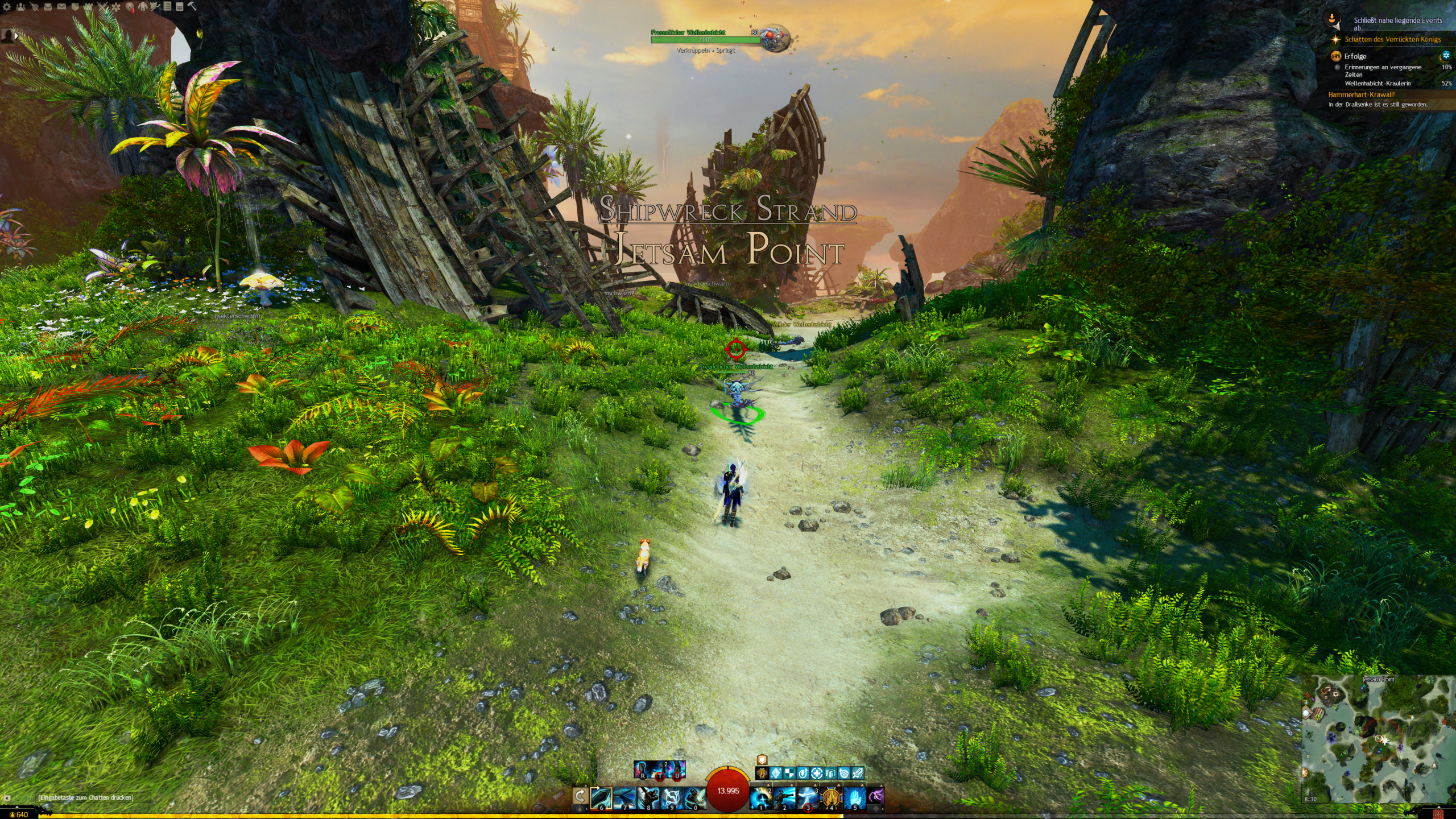1456x819 pixels.
Task: Open the hammer crafting icon in top bar
Action: point(192,7)
